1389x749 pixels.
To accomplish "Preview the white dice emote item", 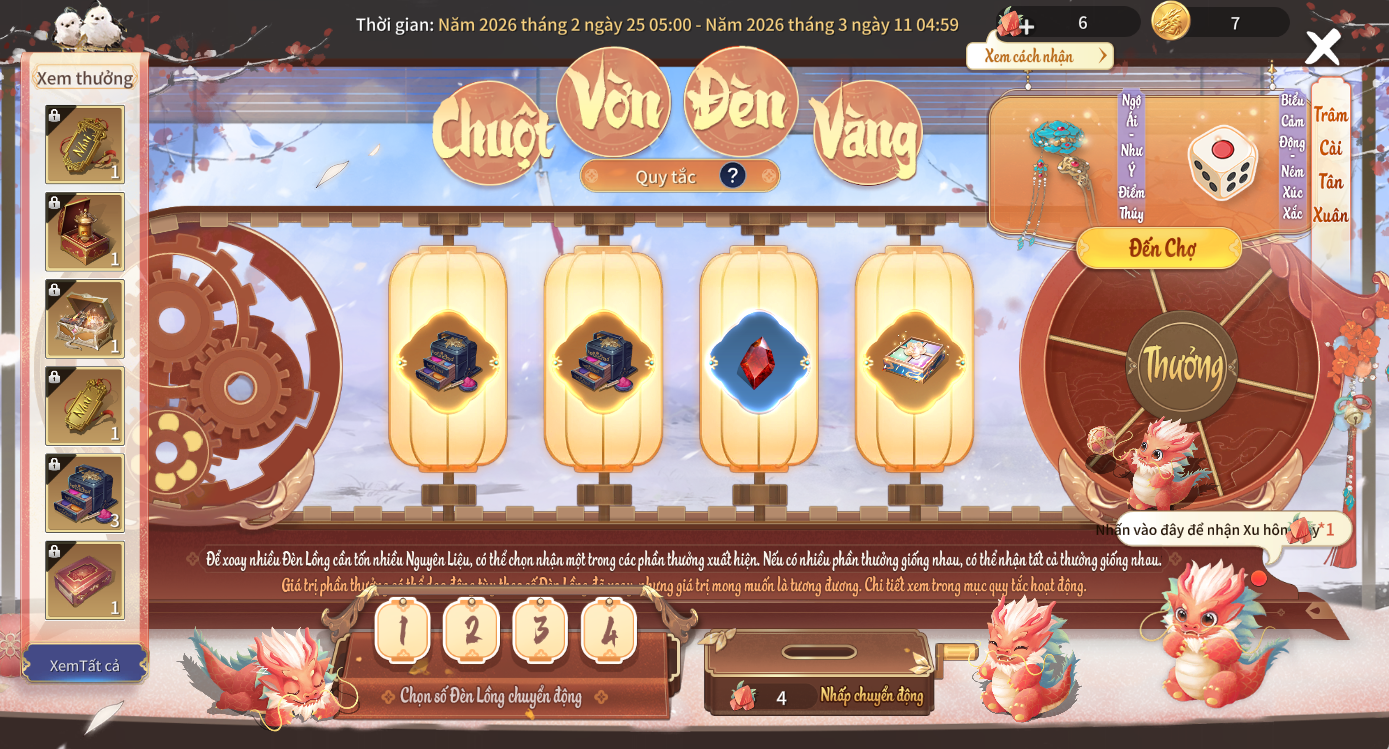I will pyautogui.click(x=1222, y=163).
